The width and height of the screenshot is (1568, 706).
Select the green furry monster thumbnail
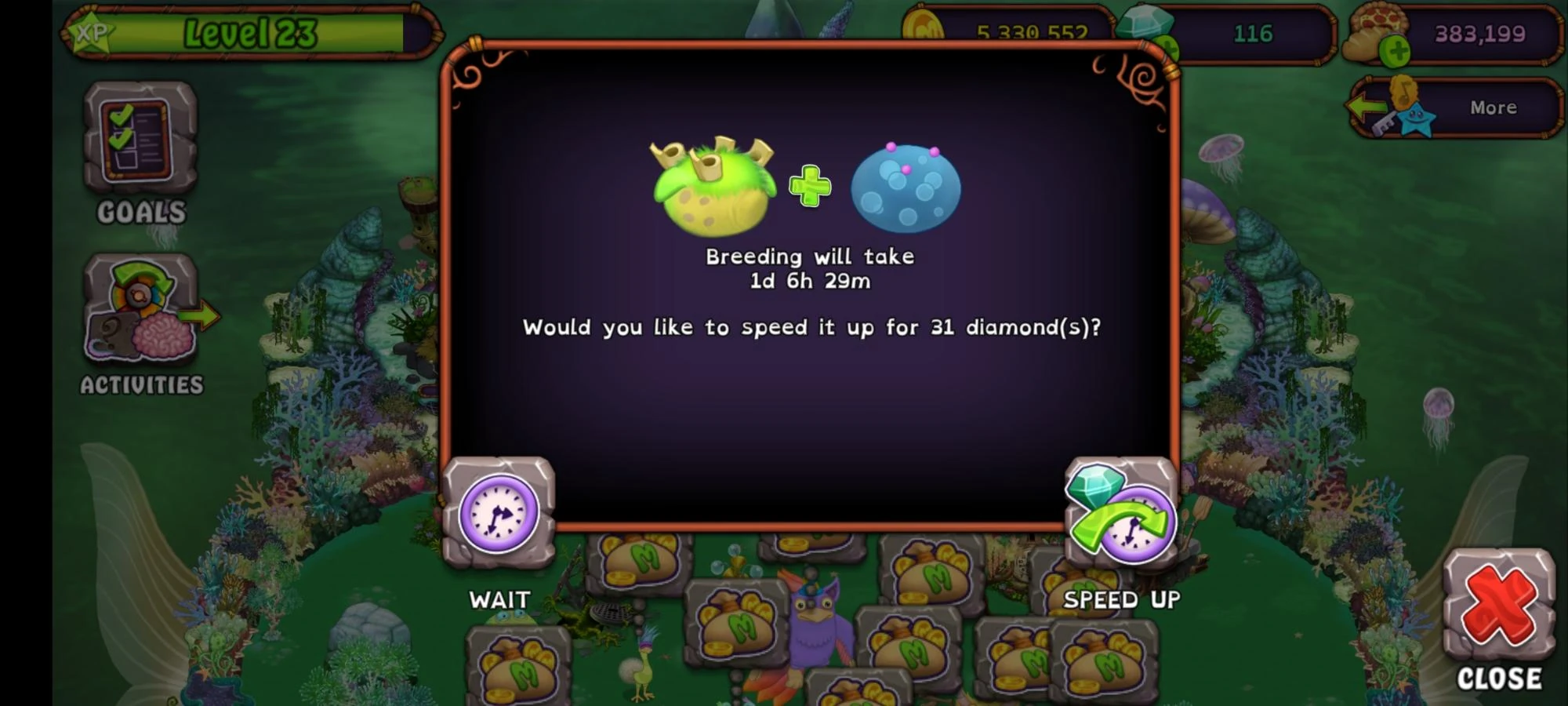(x=713, y=188)
